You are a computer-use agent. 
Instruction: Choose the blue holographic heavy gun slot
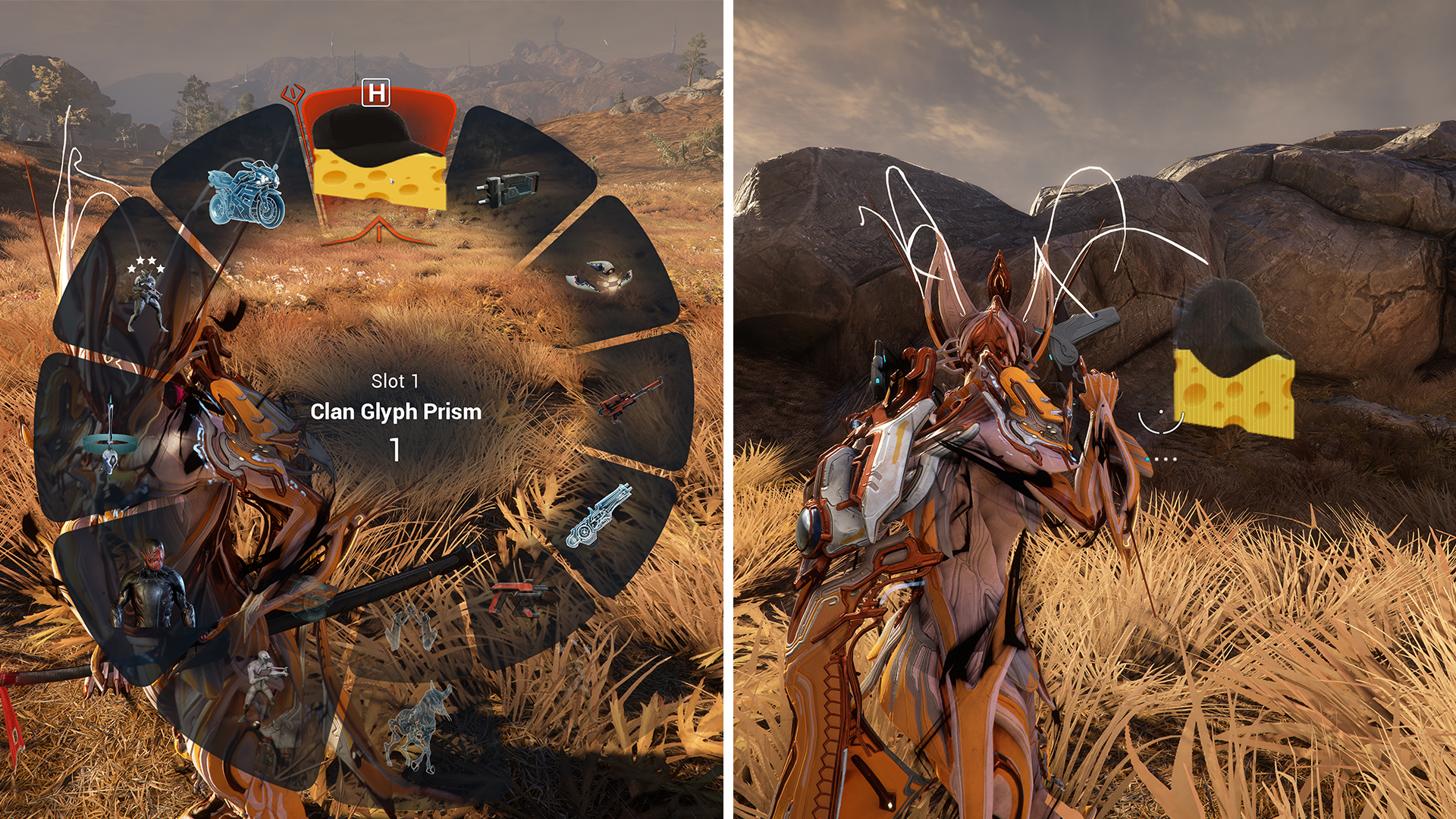(x=599, y=516)
